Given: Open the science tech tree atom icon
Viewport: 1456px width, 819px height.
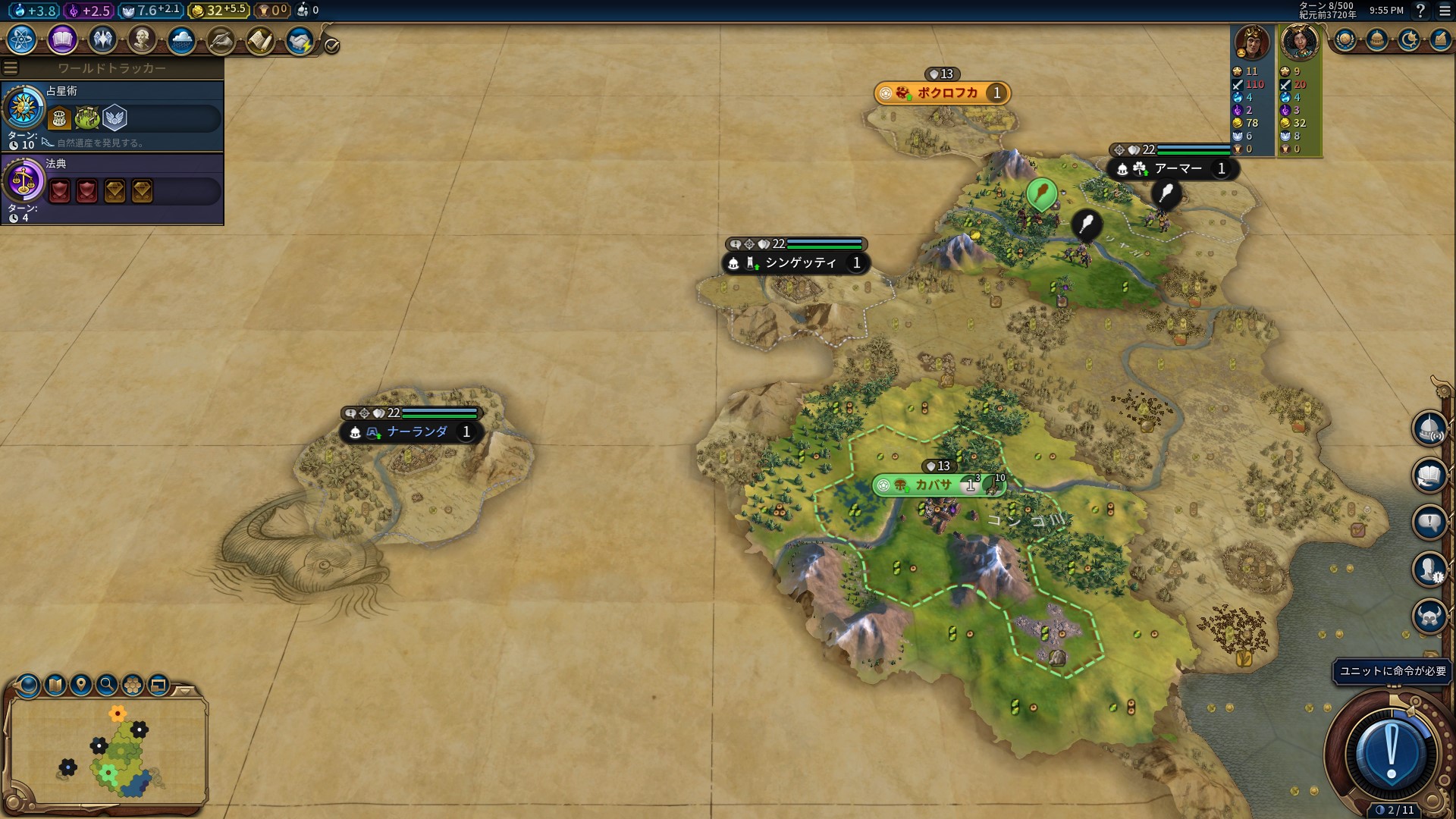Looking at the screenshot, I should tap(22, 39).
